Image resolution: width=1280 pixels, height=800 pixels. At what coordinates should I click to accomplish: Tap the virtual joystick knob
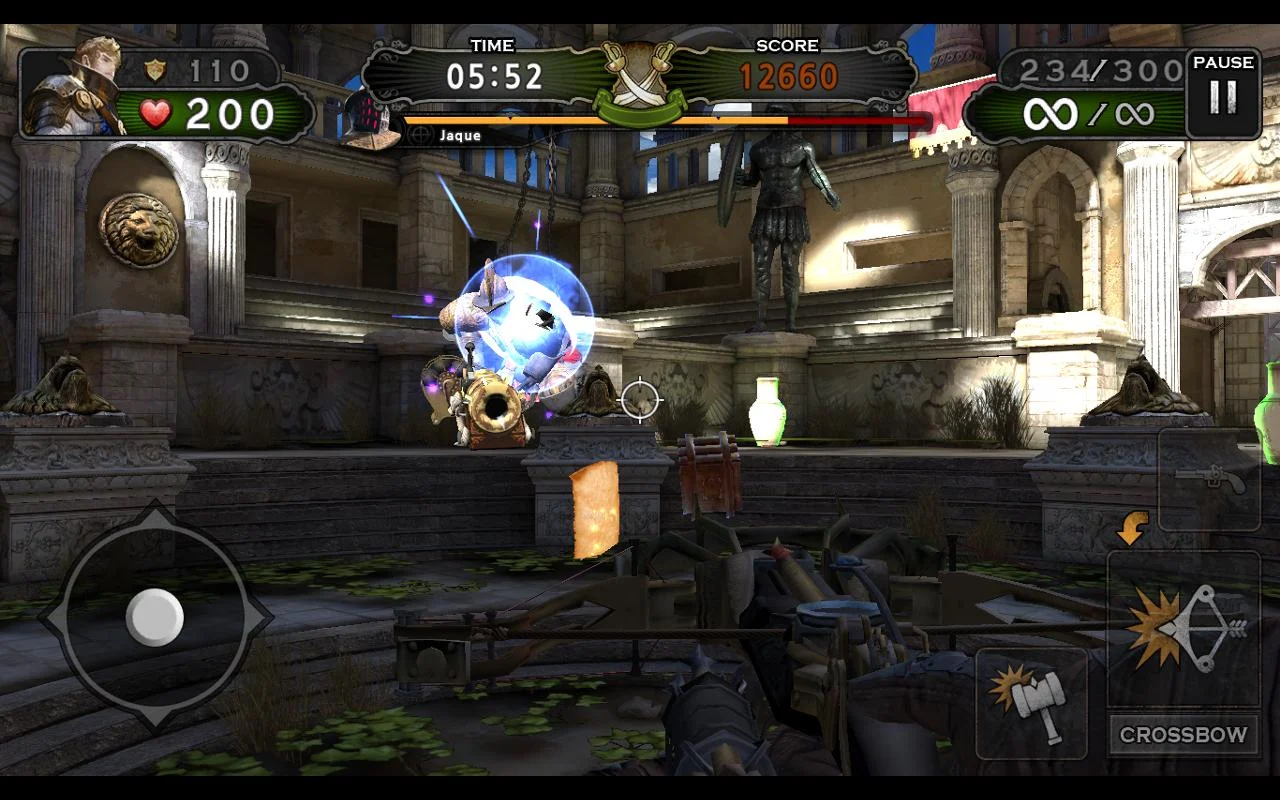155,616
